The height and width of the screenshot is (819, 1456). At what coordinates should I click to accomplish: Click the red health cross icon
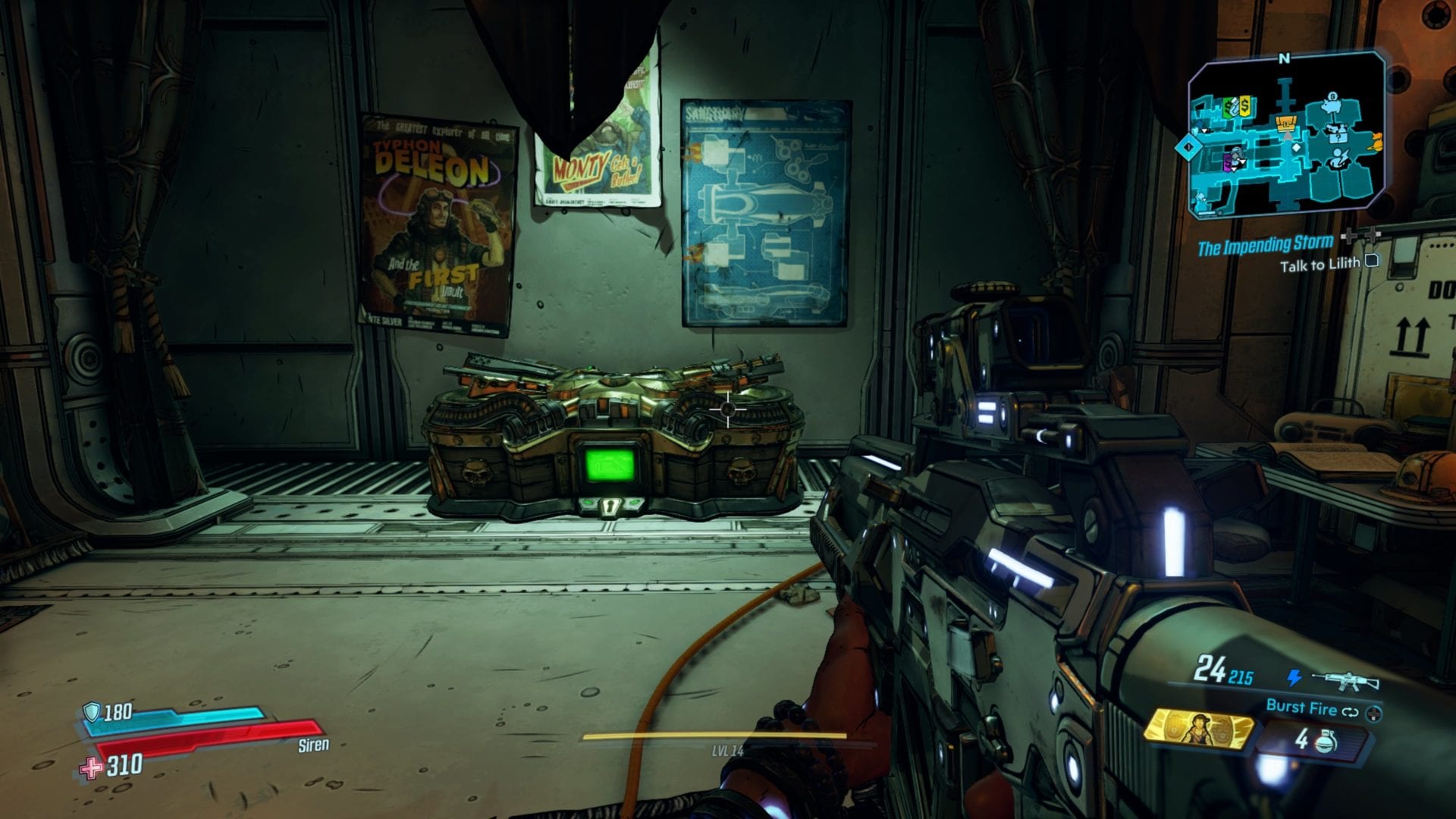(92, 767)
